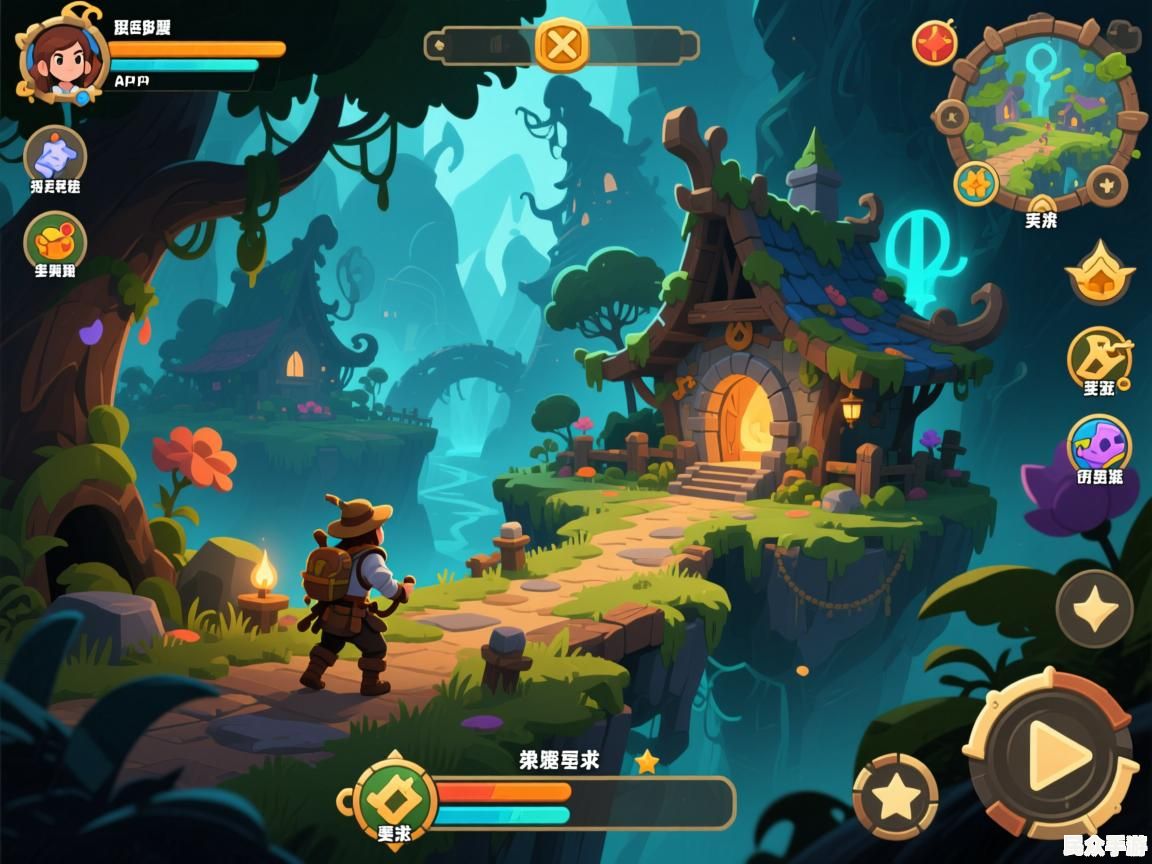The height and width of the screenshot is (864, 1152).
Task: Click the minimap's plus button
Action: (x=1107, y=185)
